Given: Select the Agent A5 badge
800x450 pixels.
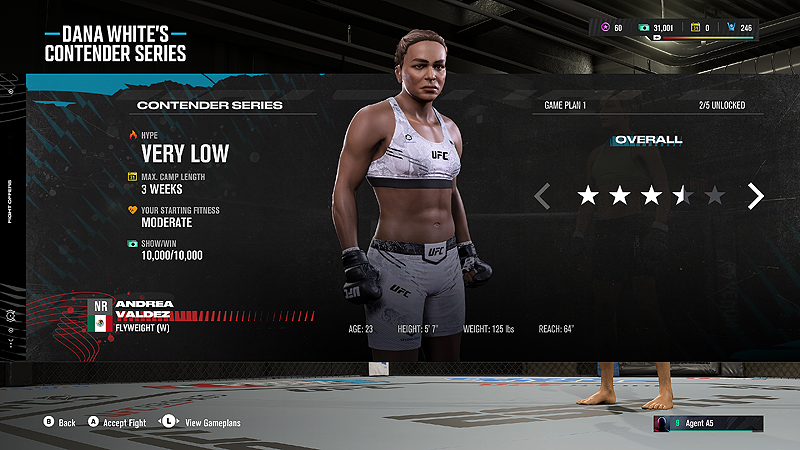Looking at the screenshot, I should click(708, 423).
